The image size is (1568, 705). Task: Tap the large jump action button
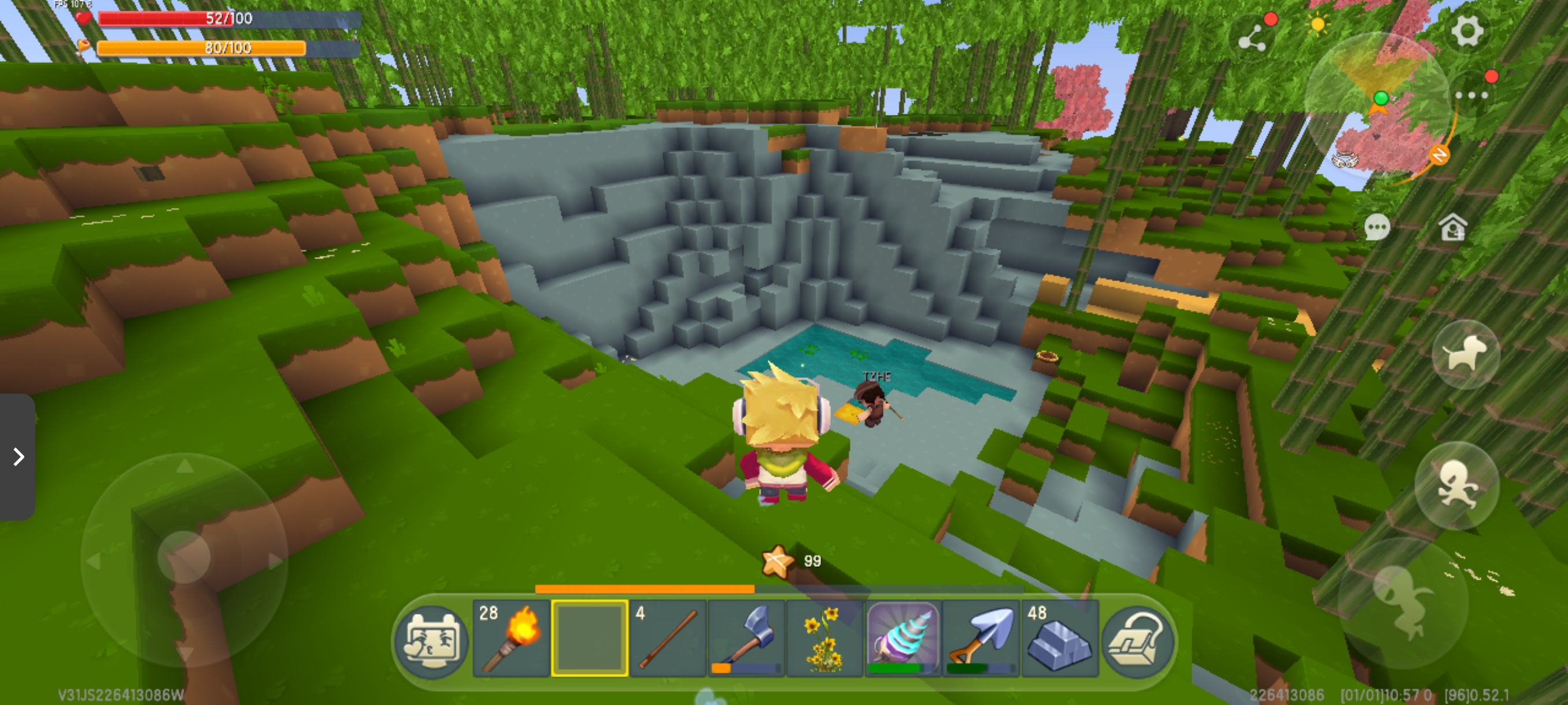[1403, 602]
